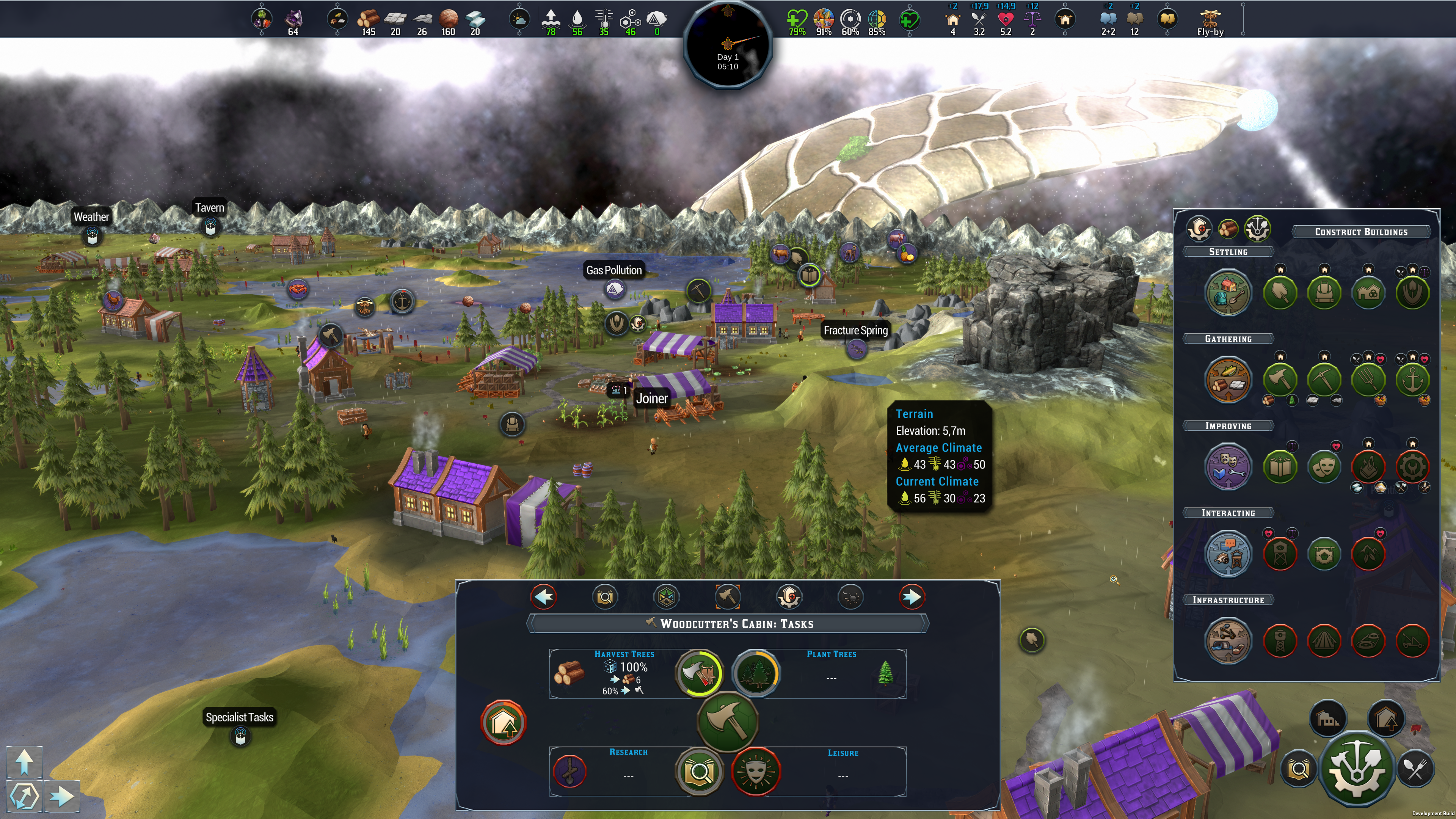
Task: Click the Harvest Trees task button
Action: coord(699,673)
